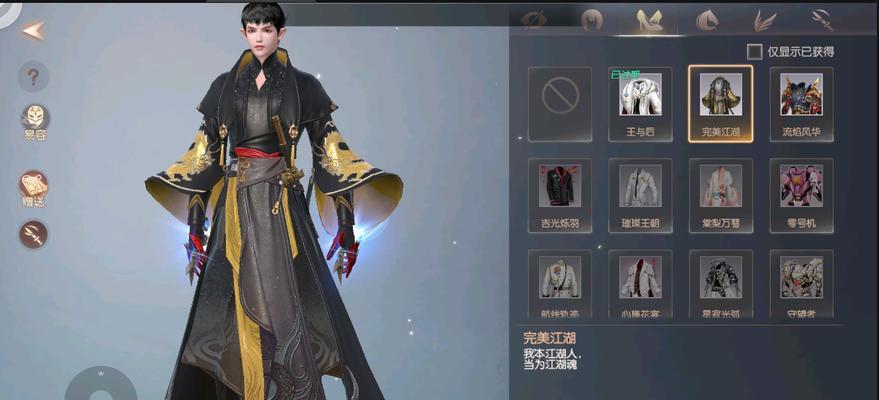Viewport: 879px width, 400px height.
Task: Toggle the 仅显示已获得 checkbox
Action: [x=755, y=51]
